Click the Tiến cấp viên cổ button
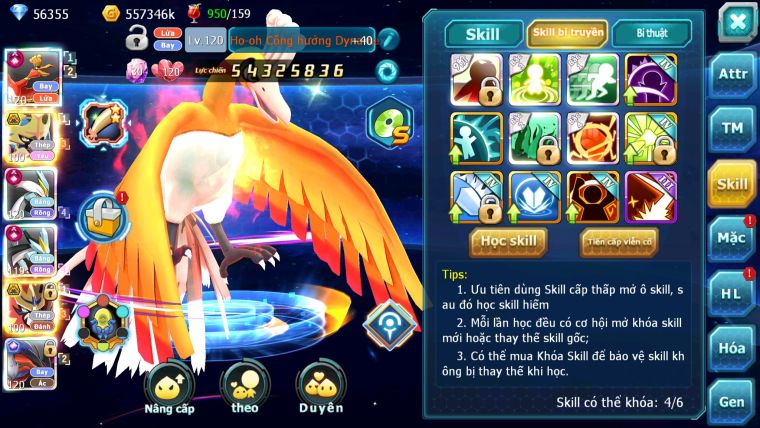 619,241
